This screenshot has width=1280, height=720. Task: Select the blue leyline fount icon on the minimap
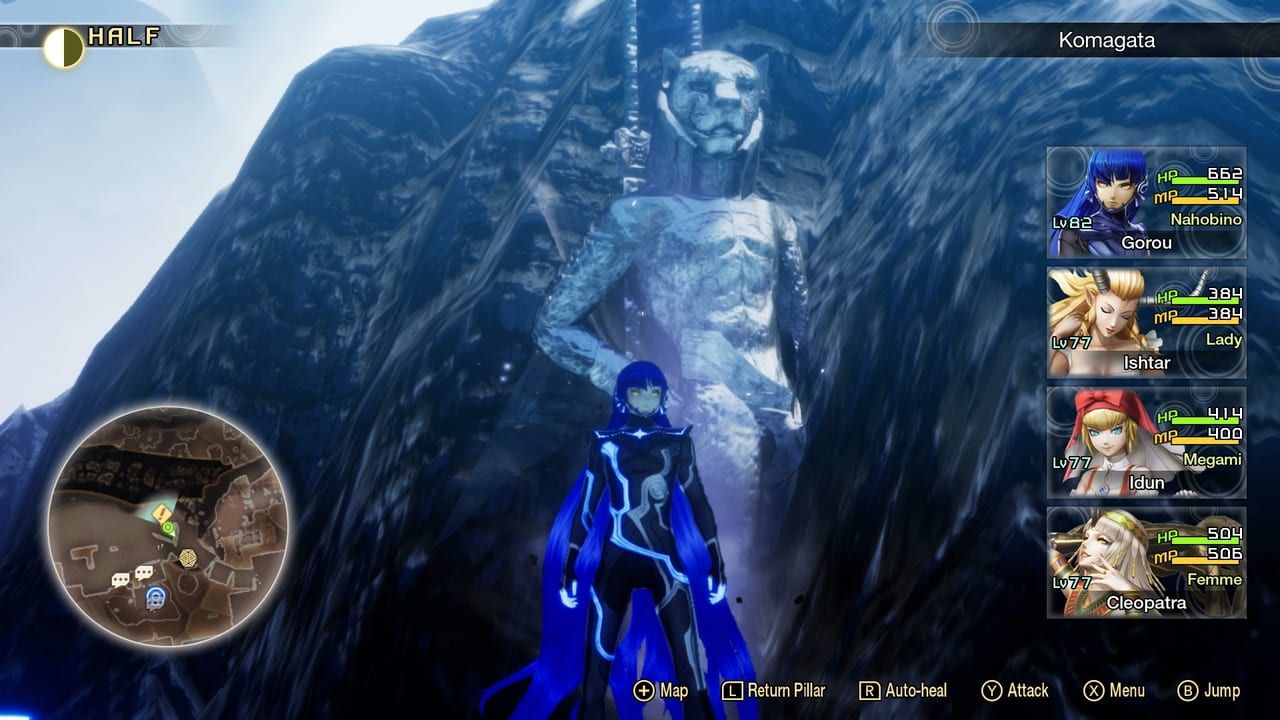pos(155,597)
